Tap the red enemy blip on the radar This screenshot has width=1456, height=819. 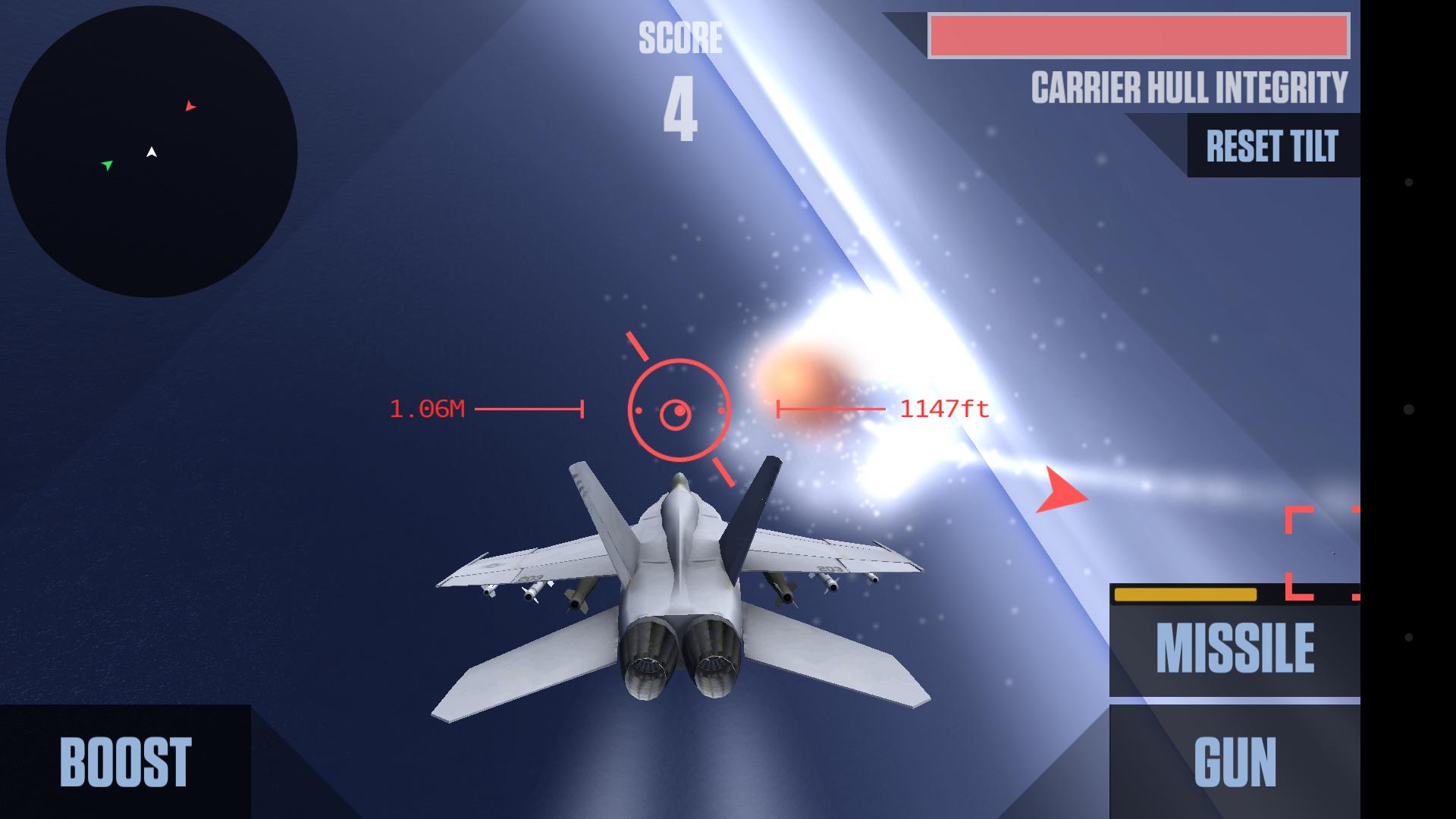(x=189, y=107)
